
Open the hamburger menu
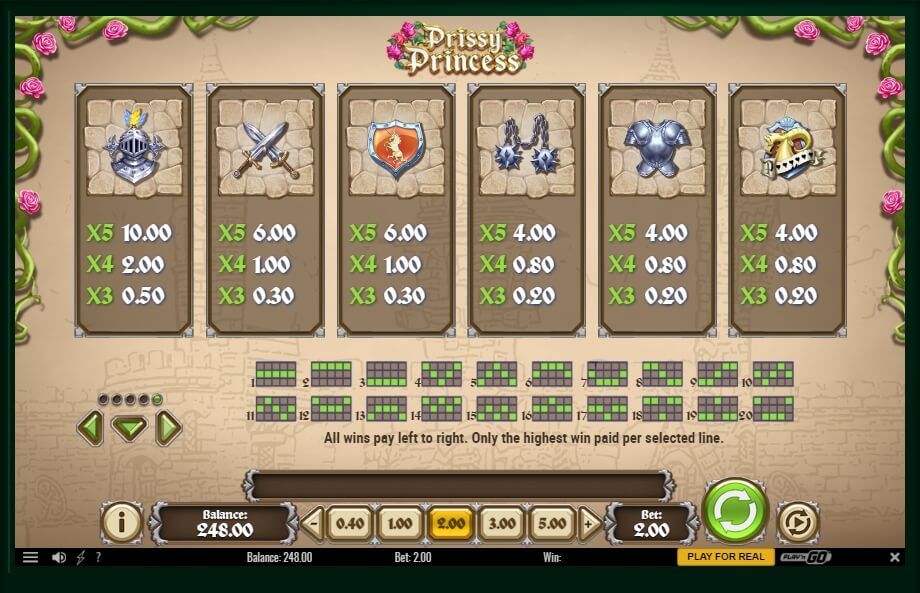(x=30, y=557)
